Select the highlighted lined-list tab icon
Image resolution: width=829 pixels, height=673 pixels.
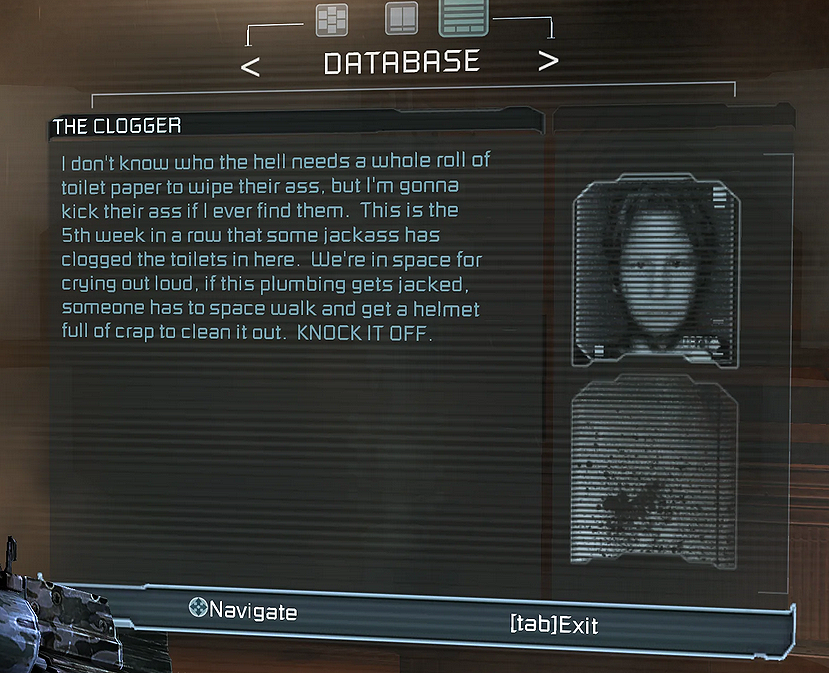[x=462, y=18]
